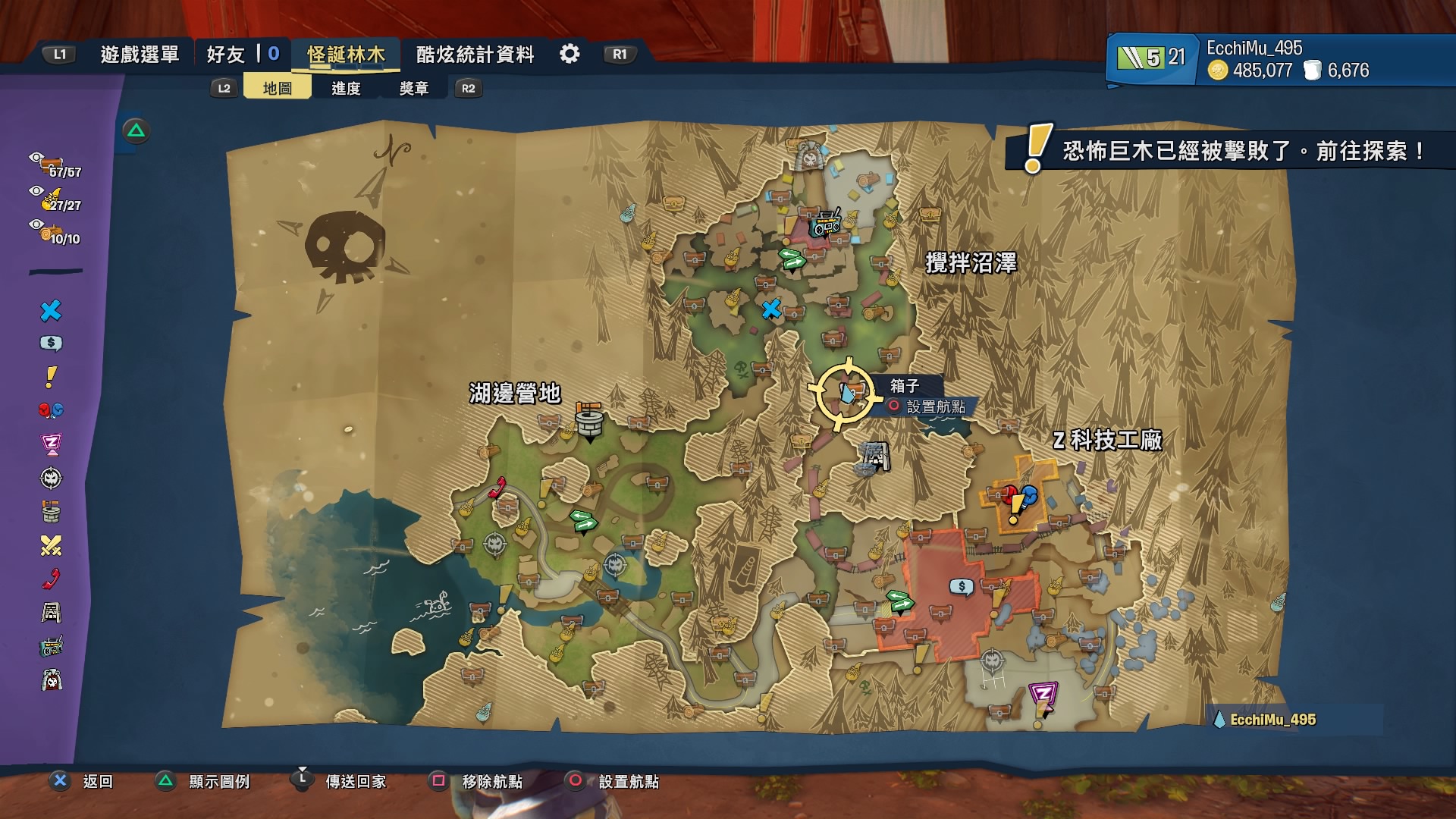Image resolution: width=1456 pixels, height=819 pixels.
Task: Select the 怪誕林木 region tab
Action: [346, 55]
